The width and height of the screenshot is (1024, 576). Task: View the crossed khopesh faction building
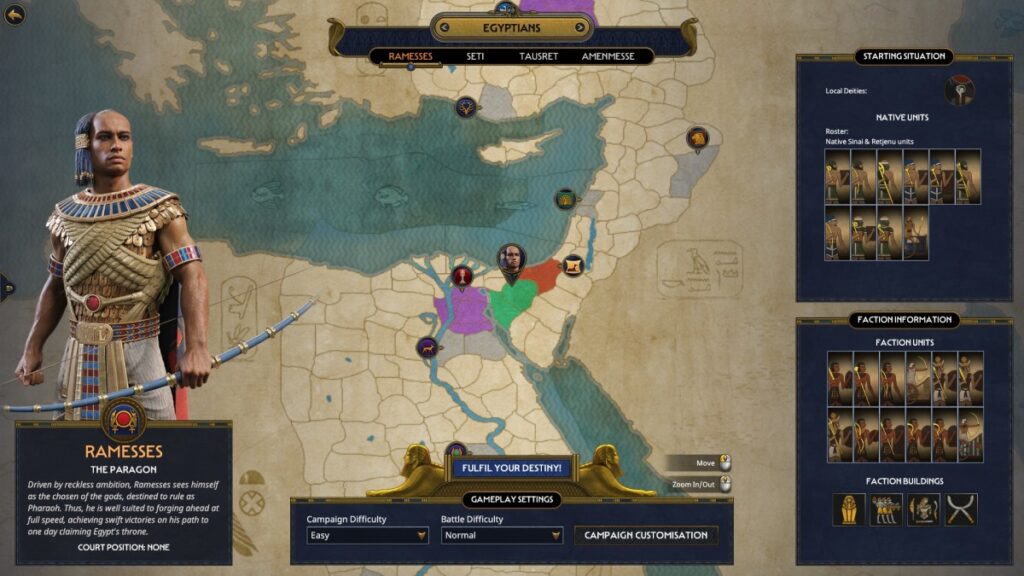[961, 509]
